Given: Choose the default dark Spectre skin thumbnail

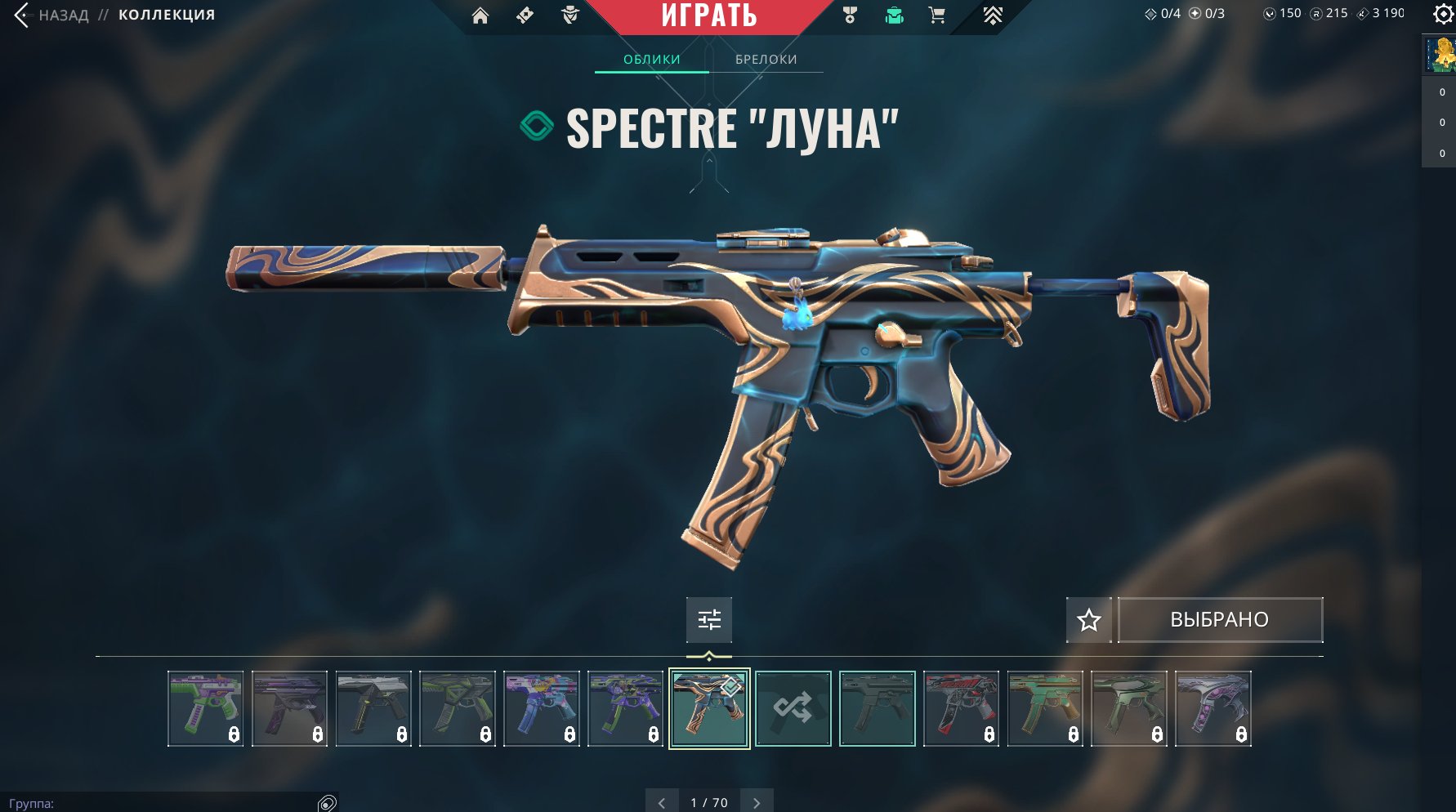Looking at the screenshot, I should pos(878,708).
